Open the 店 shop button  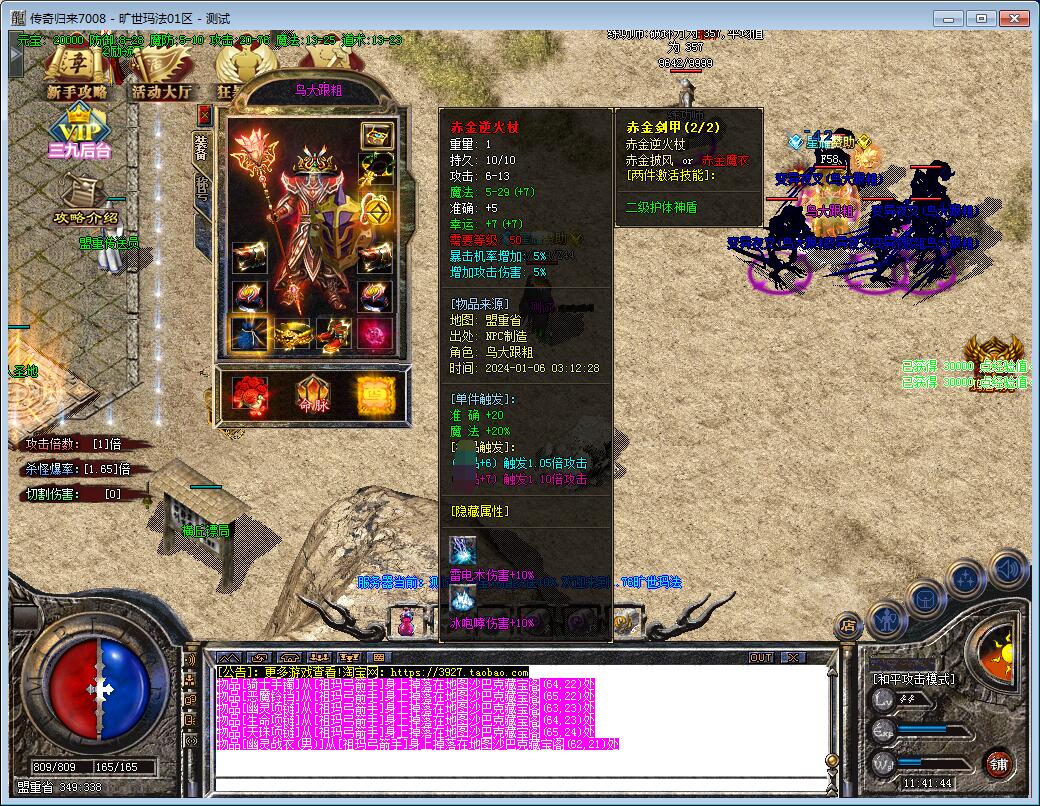[x=848, y=626]
